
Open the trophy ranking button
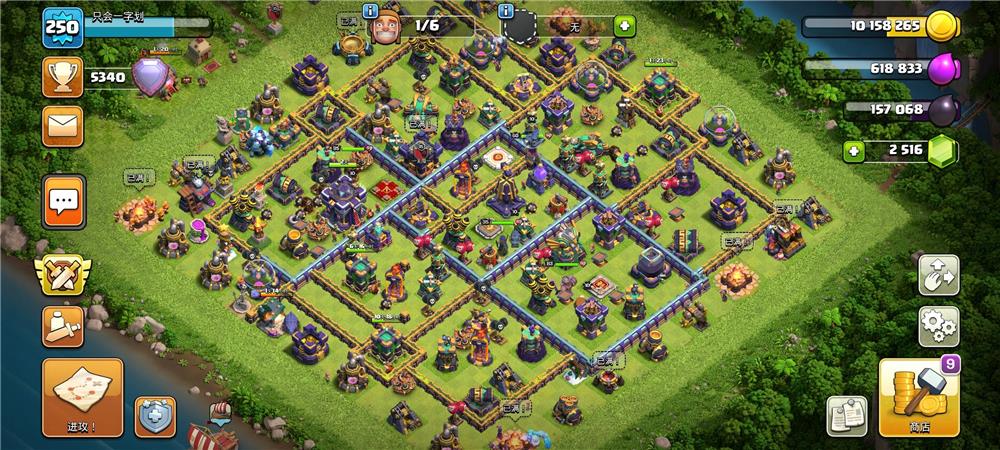(62, 76)
